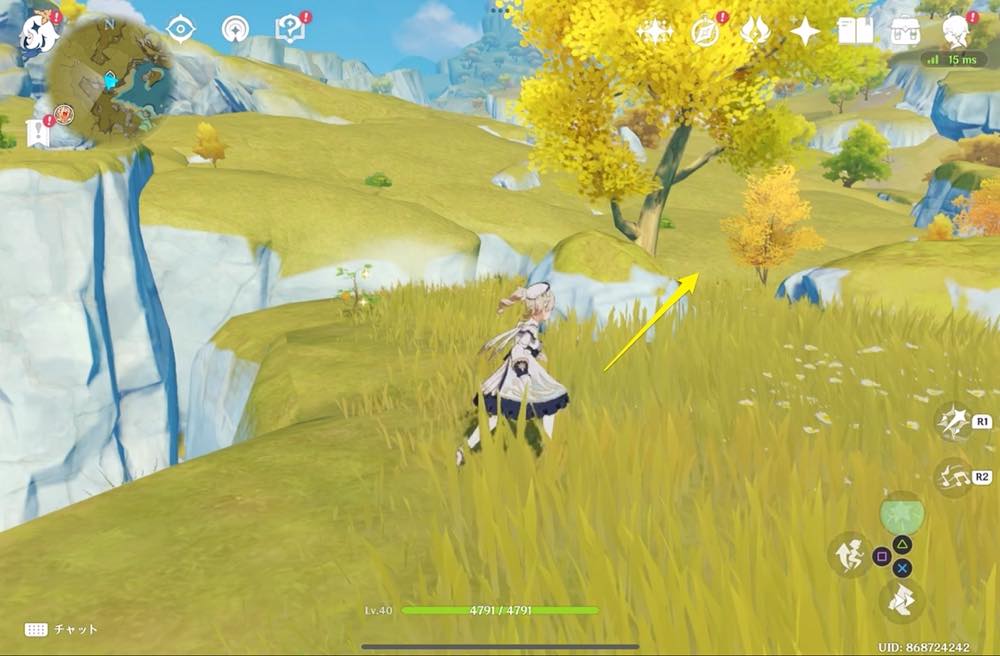Open the Adventurer Handbook book icon

point(855,31)
